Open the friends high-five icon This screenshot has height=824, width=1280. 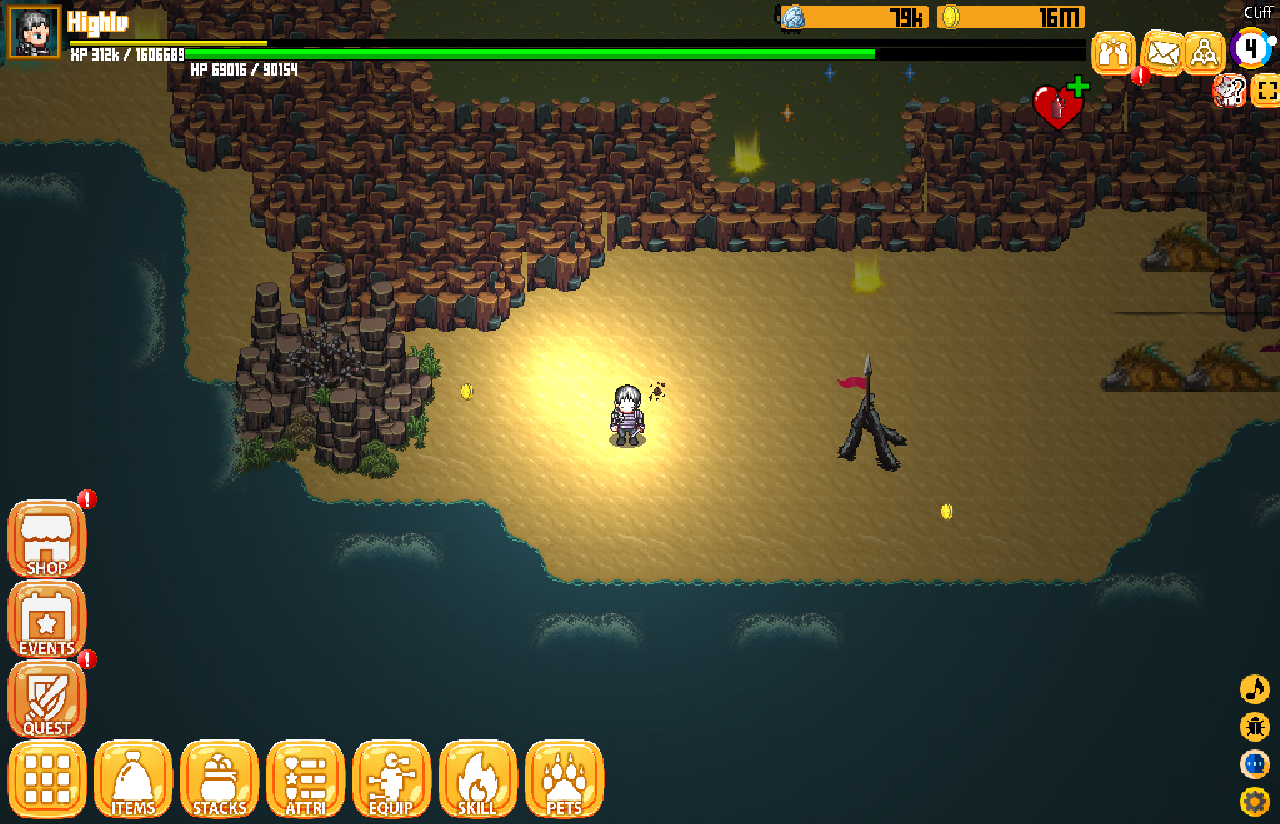(x=1113, y=52)
